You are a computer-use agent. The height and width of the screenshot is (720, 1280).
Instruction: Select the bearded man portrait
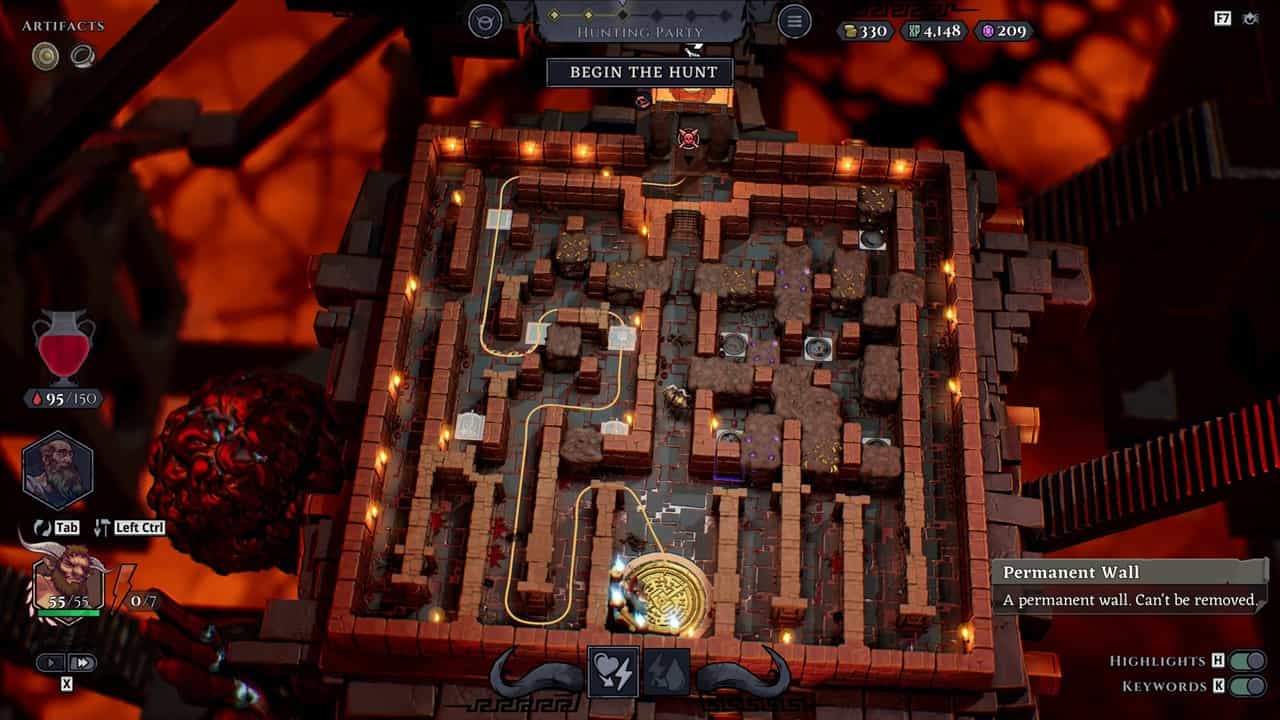click(58, 471)
